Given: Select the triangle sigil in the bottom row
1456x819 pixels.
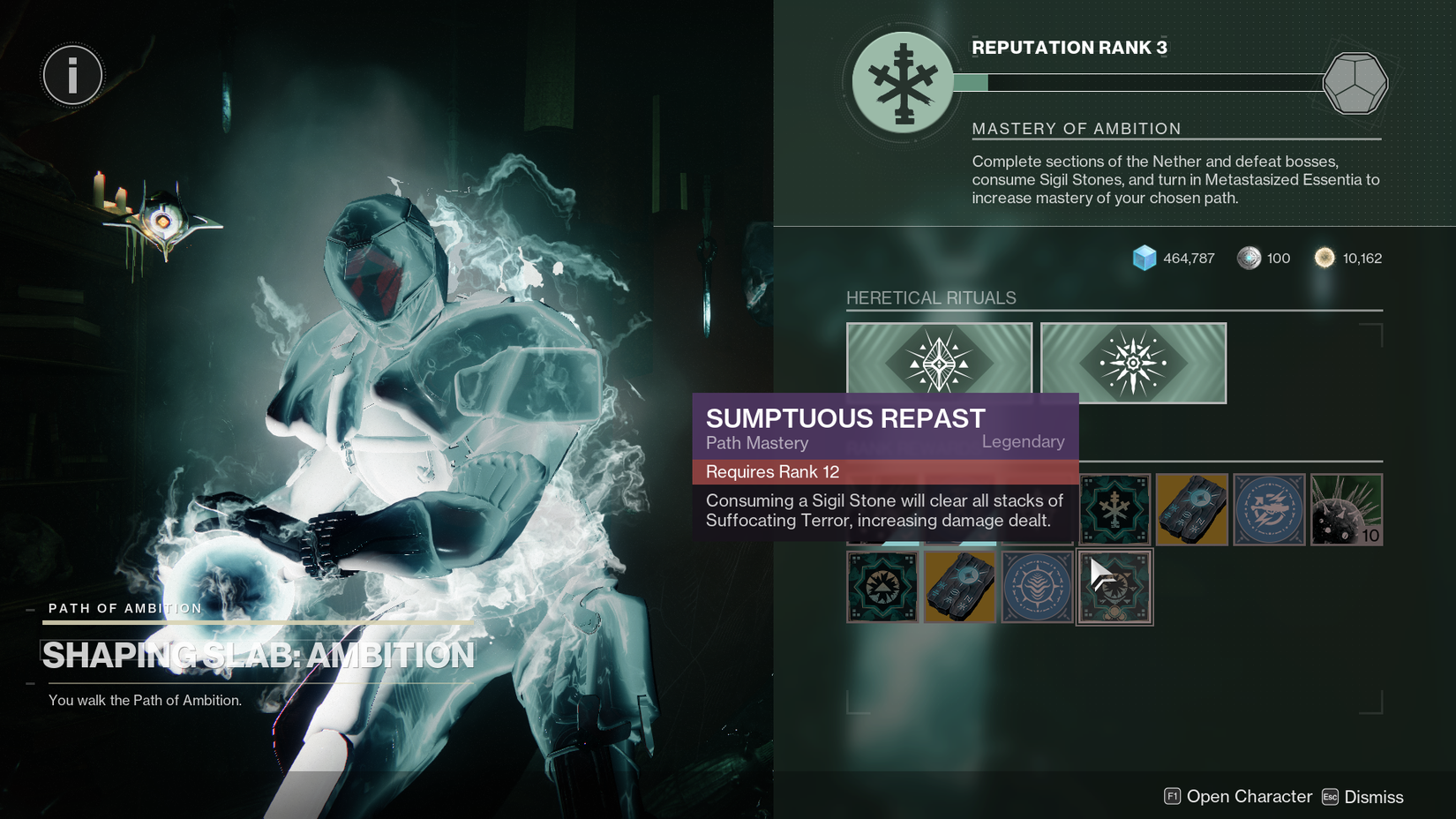Looking at the screenshot, I should click(882, 586).
